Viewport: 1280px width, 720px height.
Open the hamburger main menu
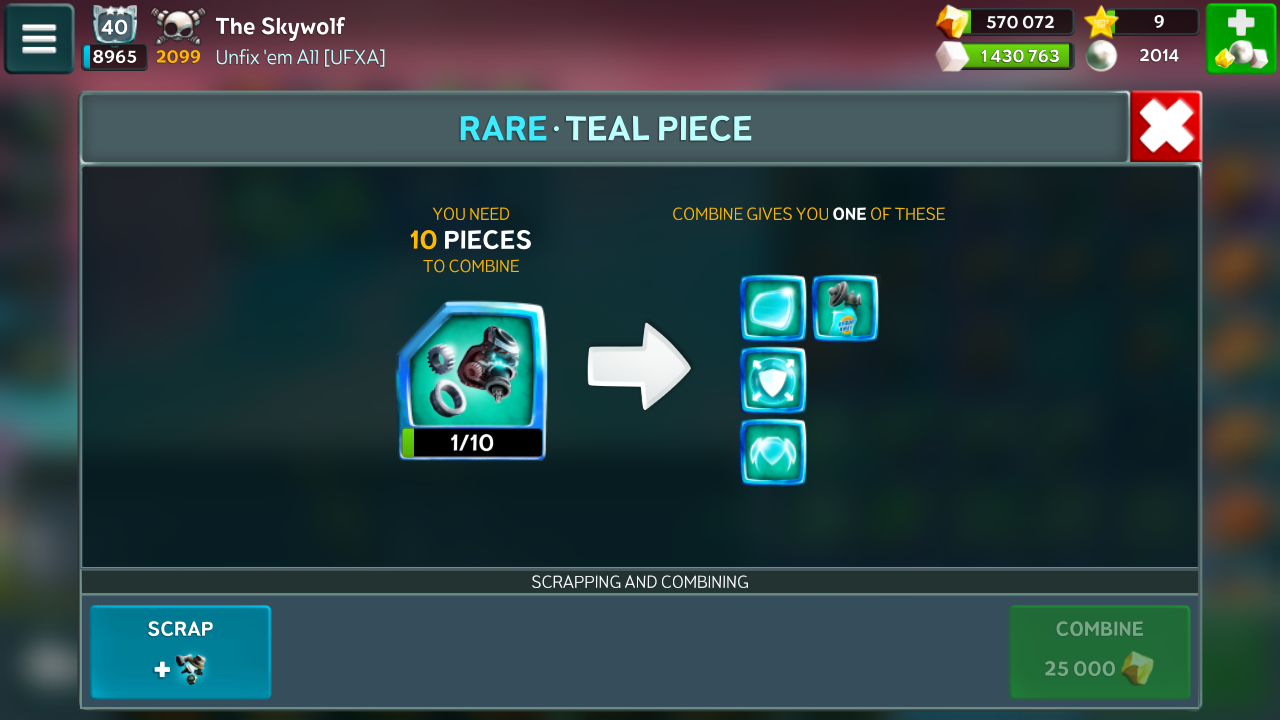pyautogui.click(x=39, y=39)
